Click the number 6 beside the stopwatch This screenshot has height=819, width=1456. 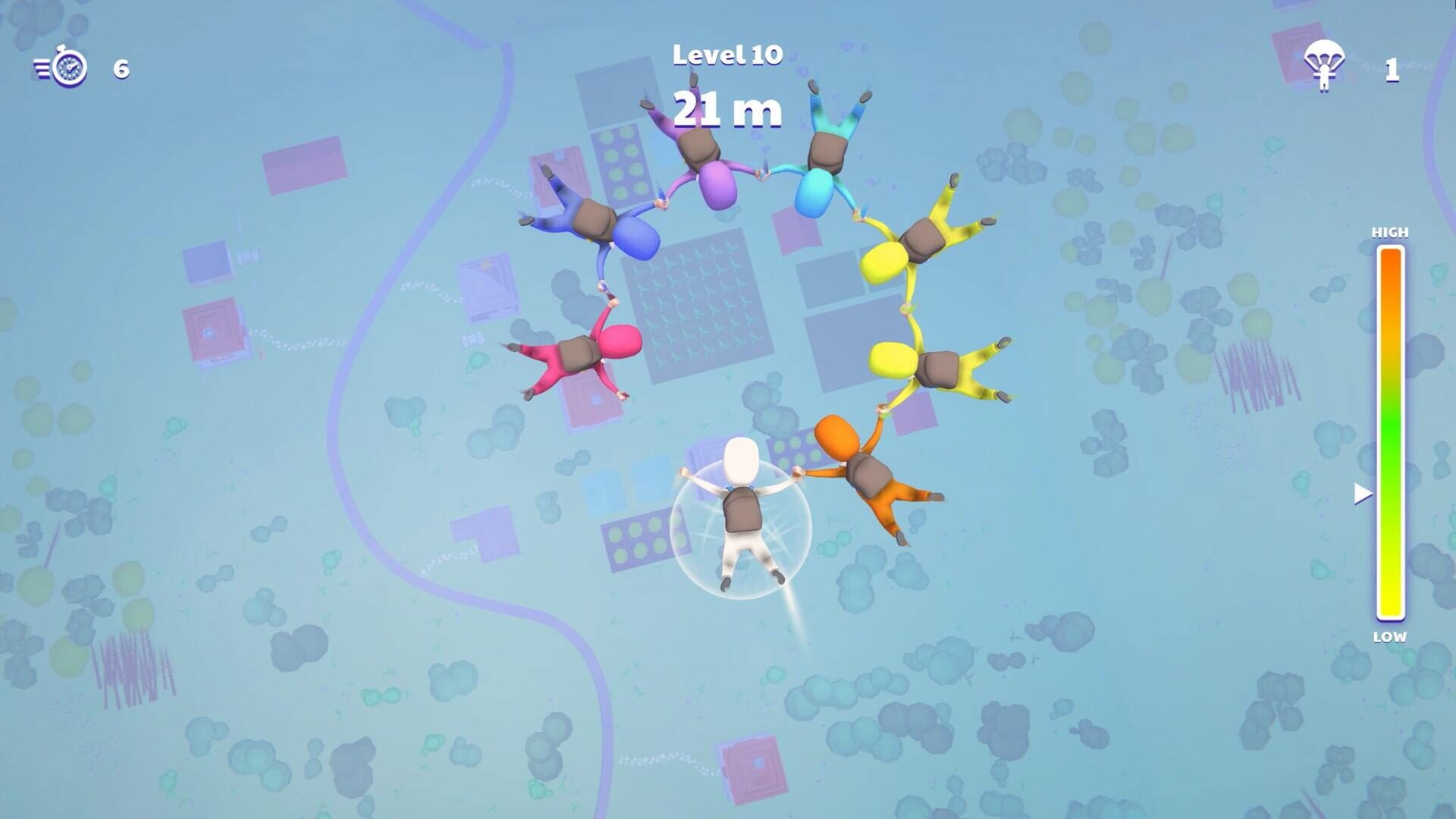tap(120, 70)
